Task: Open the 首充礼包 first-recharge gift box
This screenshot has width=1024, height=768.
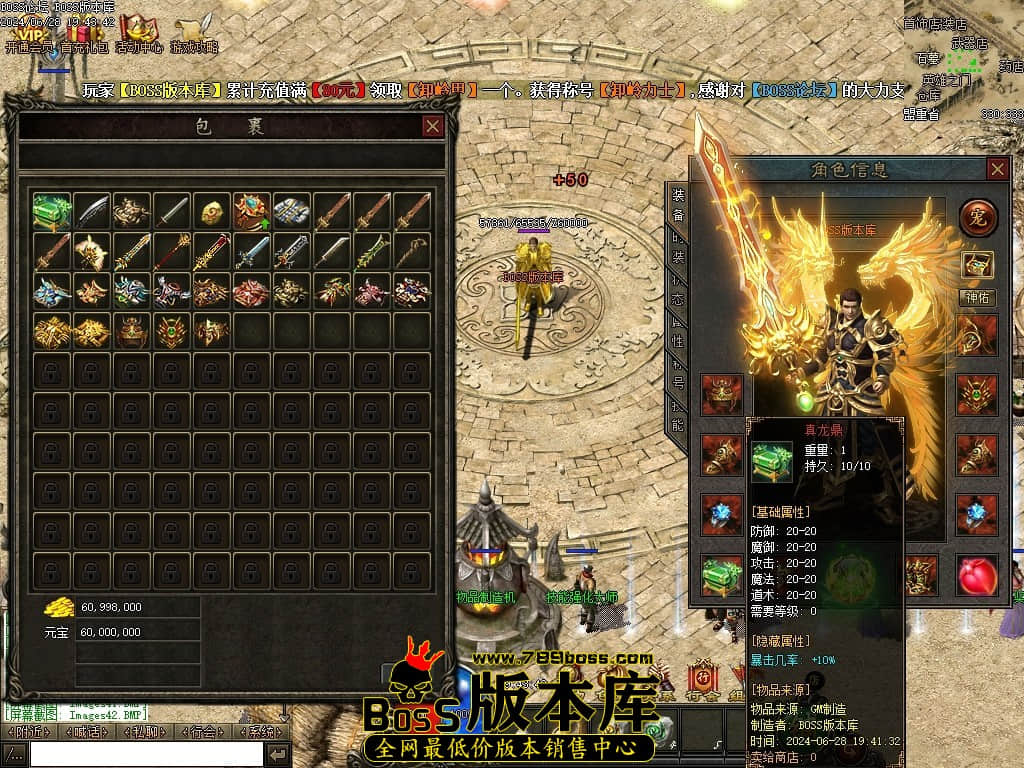Action: pos(85,35)
